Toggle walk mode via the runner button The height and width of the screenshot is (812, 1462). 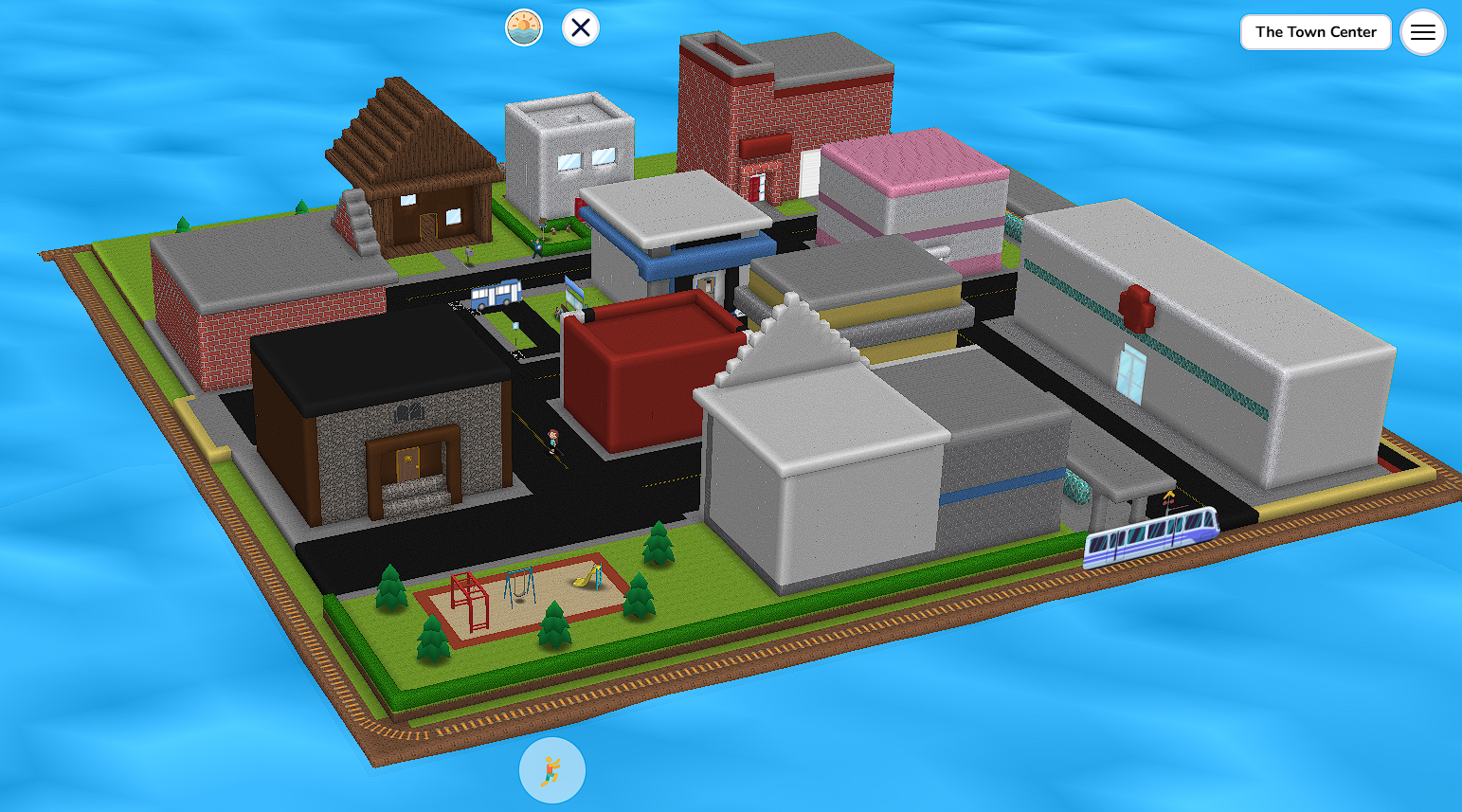pos(552,770)
